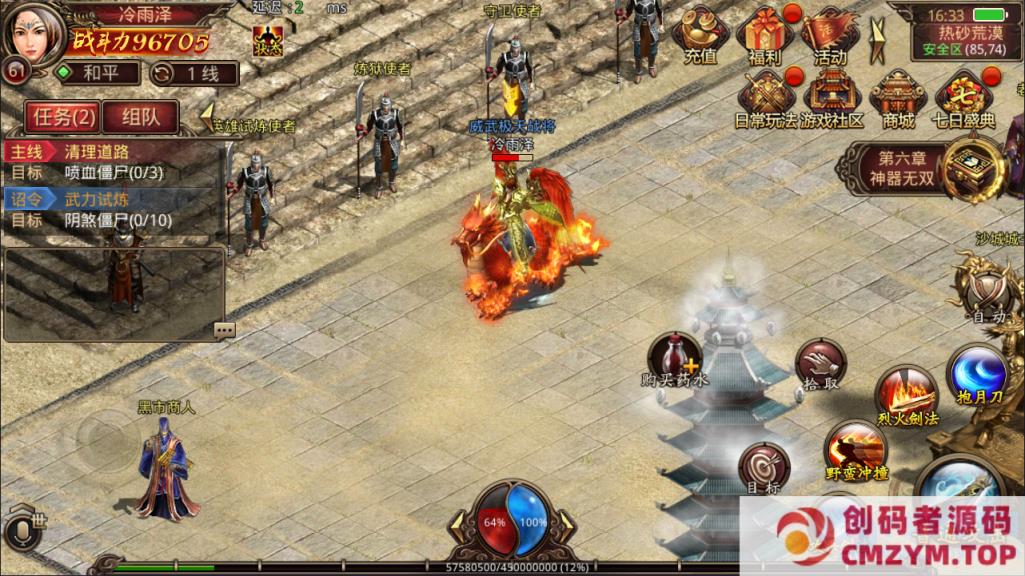Viewport: 1025px width, 576px height.
Task: Open the 福利 gift box menu
Action: coord(765,36)
